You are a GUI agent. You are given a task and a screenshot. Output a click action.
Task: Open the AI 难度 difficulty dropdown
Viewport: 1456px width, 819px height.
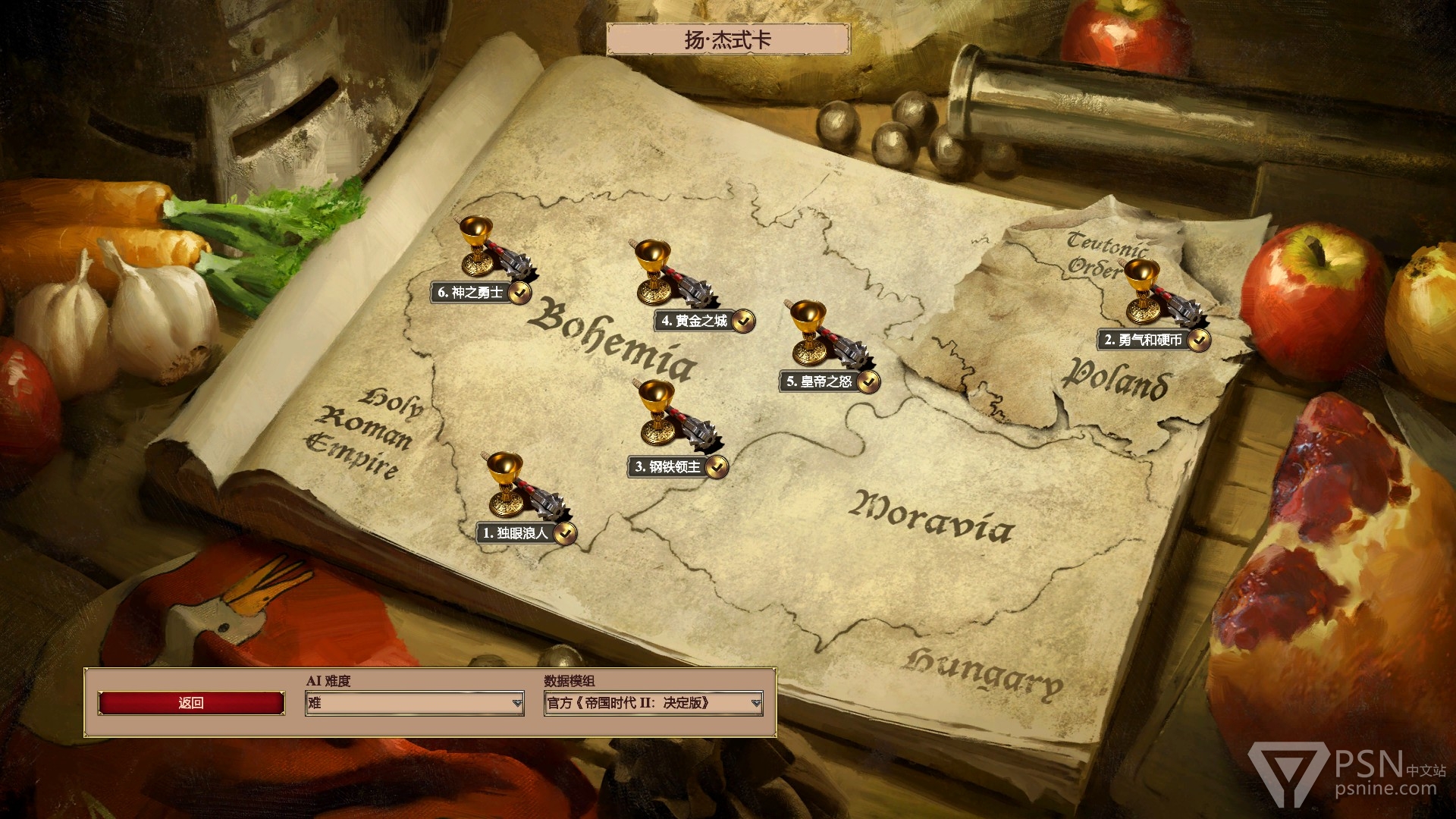coord(414,703)
